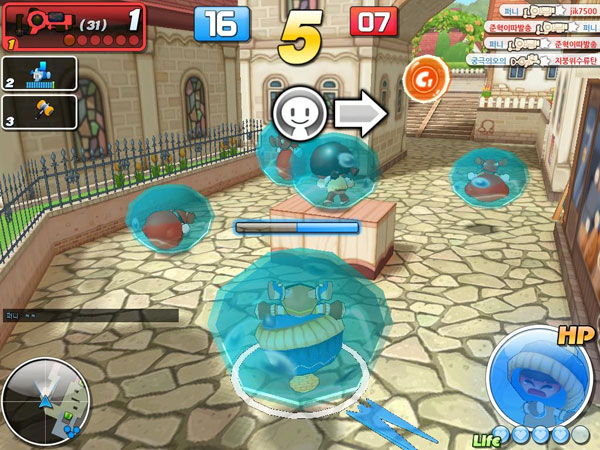Select the red gun in weapon slot 1
This screenshot has width=600, height=450.
45,20
